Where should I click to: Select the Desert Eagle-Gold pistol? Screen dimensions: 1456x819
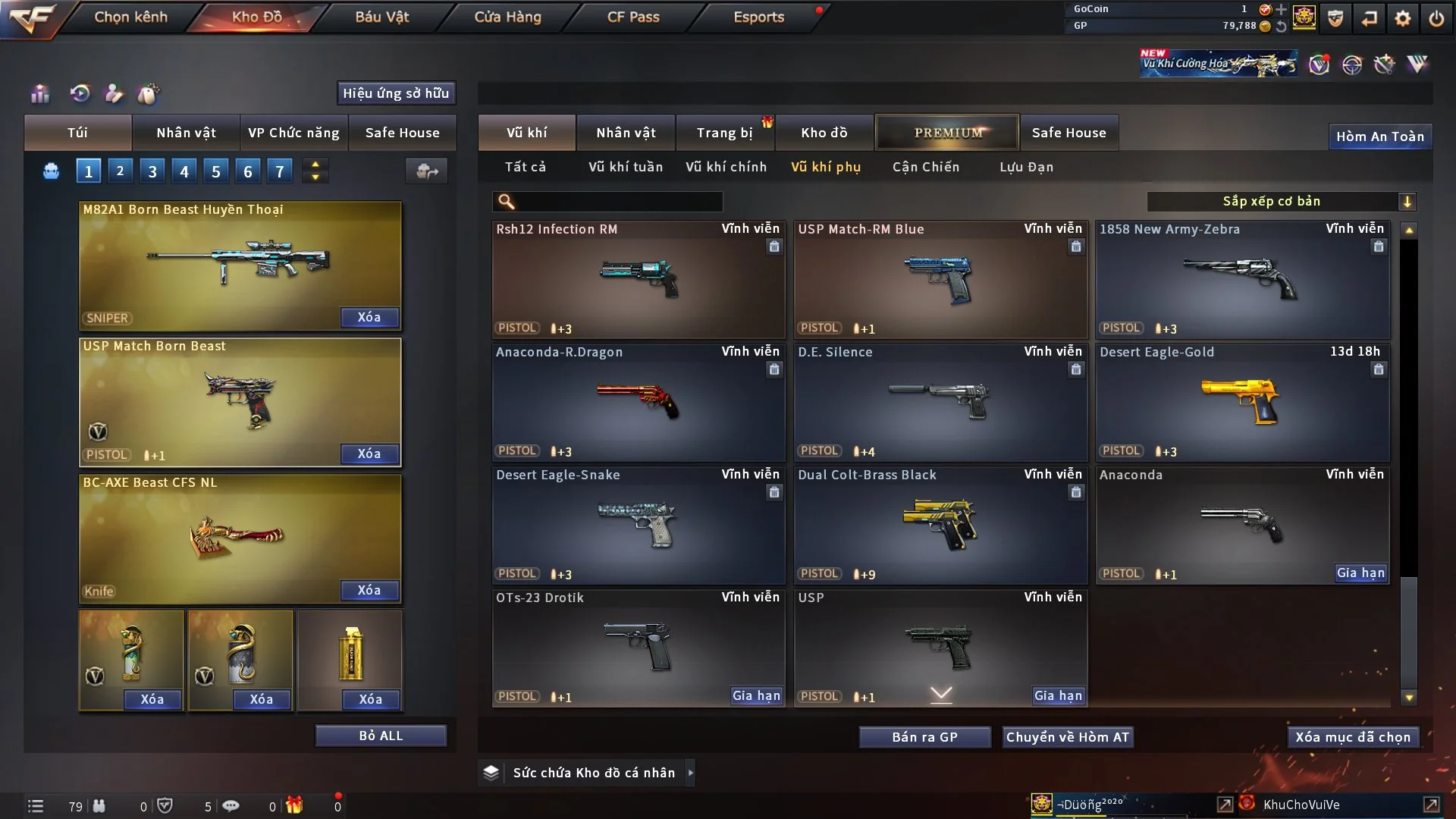pyautogui.click(x=1242, y=402)
